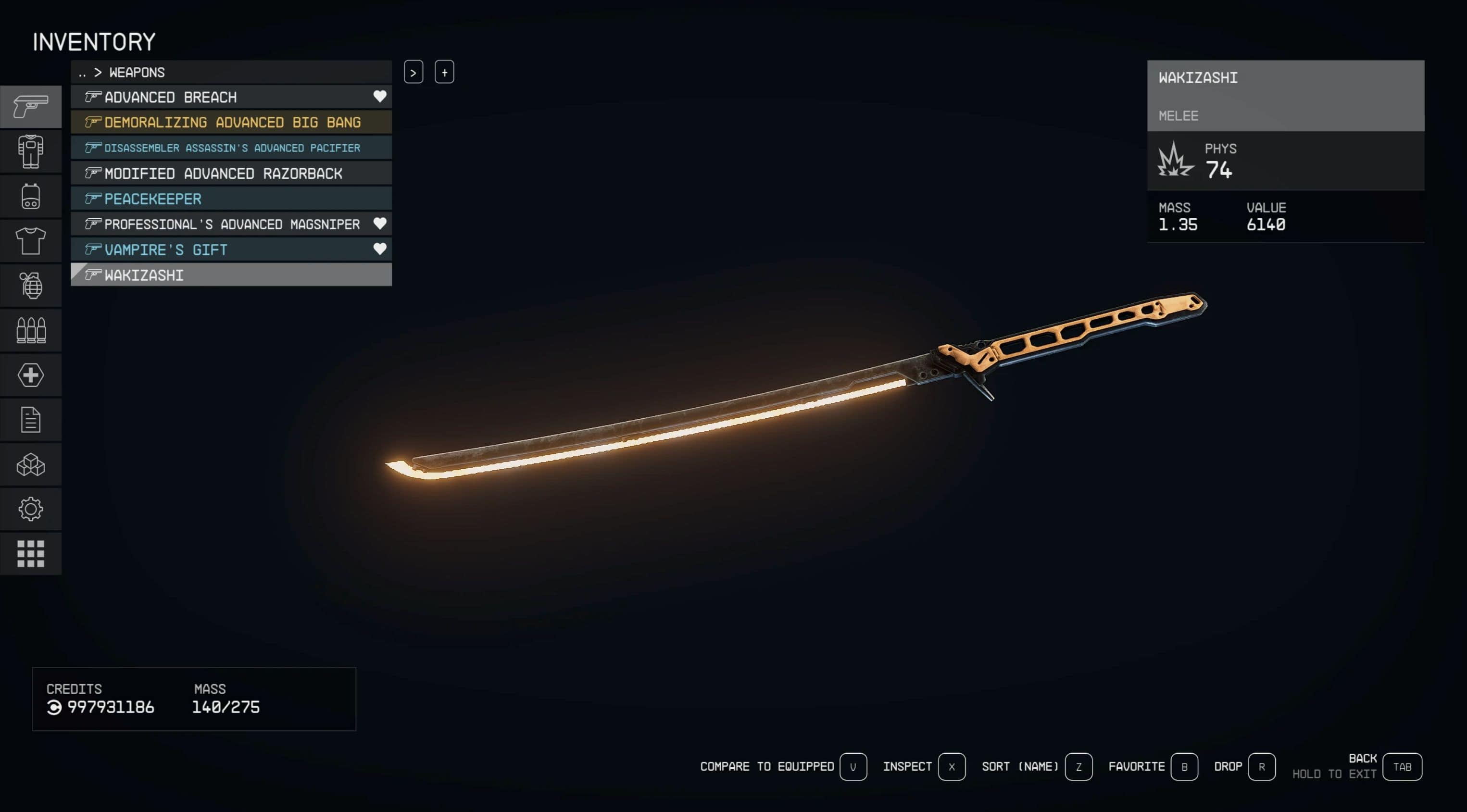Image resolution: width=1467 pixels, height=812 pixels.
Task: Switch to the Spacesuits category tab
Action: coord(31,151)
